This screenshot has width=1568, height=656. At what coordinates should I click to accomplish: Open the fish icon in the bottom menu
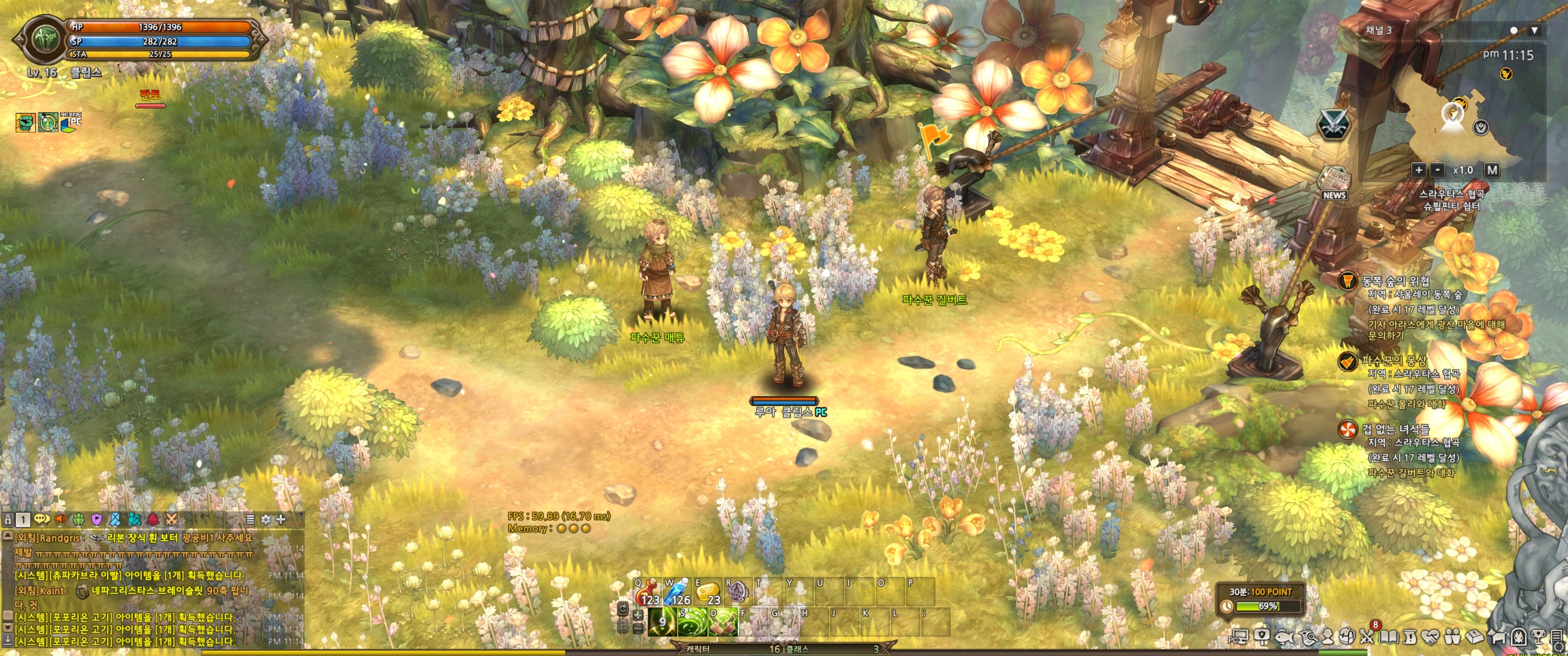[x=1284, y=636]
